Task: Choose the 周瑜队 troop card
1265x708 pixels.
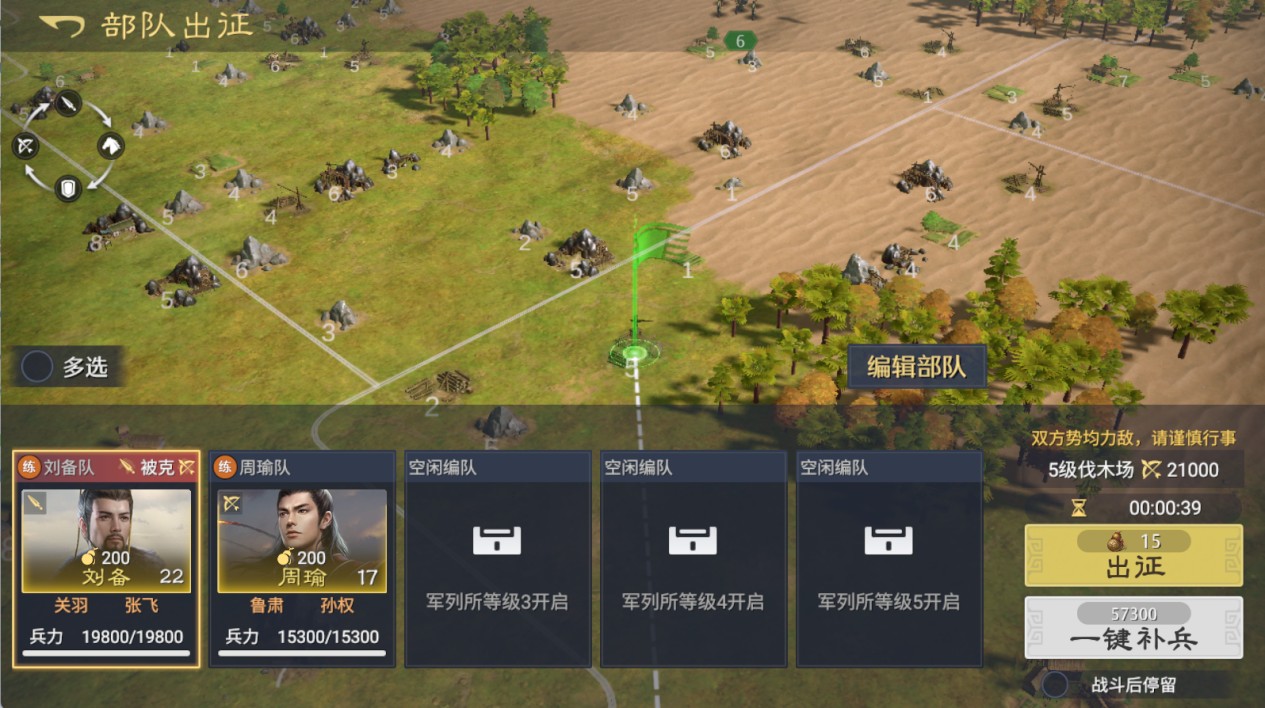Action: click(301, 558)
